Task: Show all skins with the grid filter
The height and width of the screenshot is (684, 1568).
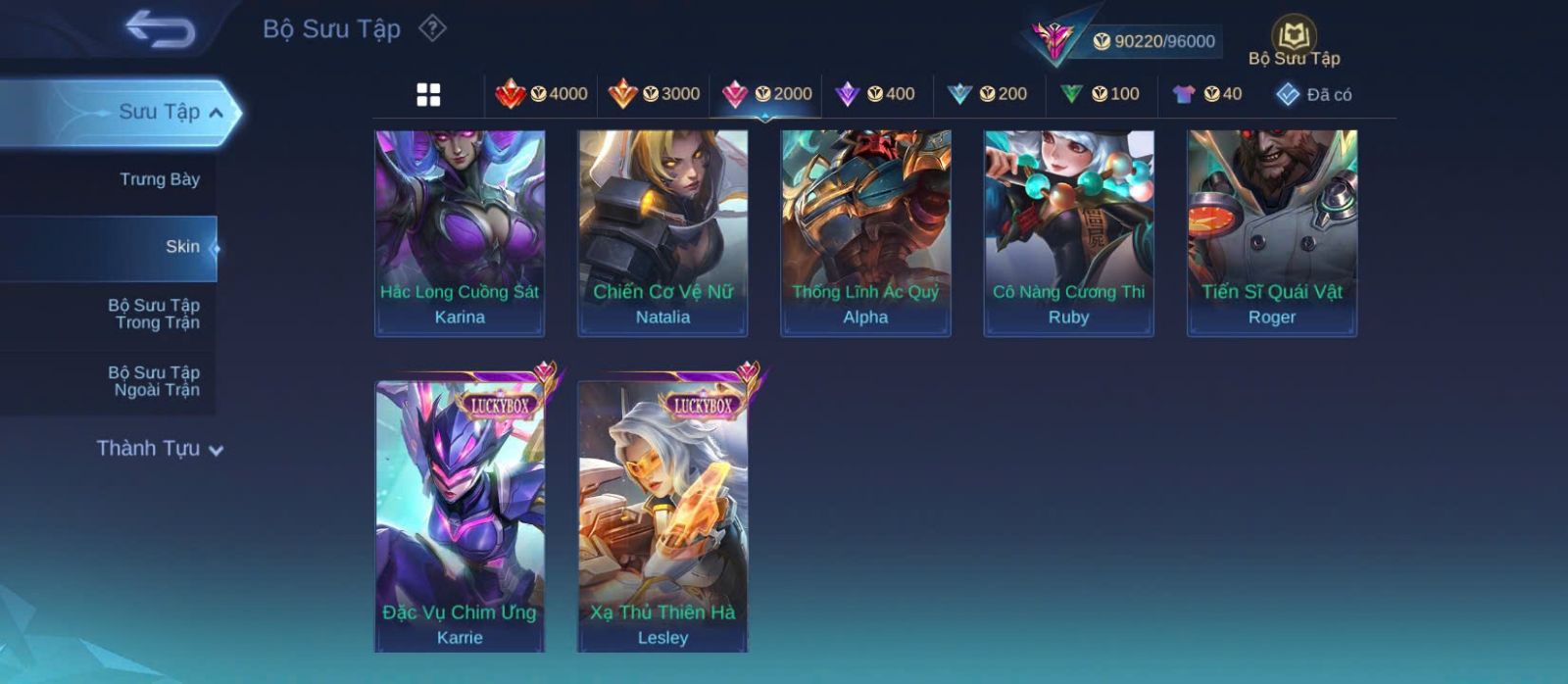Action: (428, 95)
